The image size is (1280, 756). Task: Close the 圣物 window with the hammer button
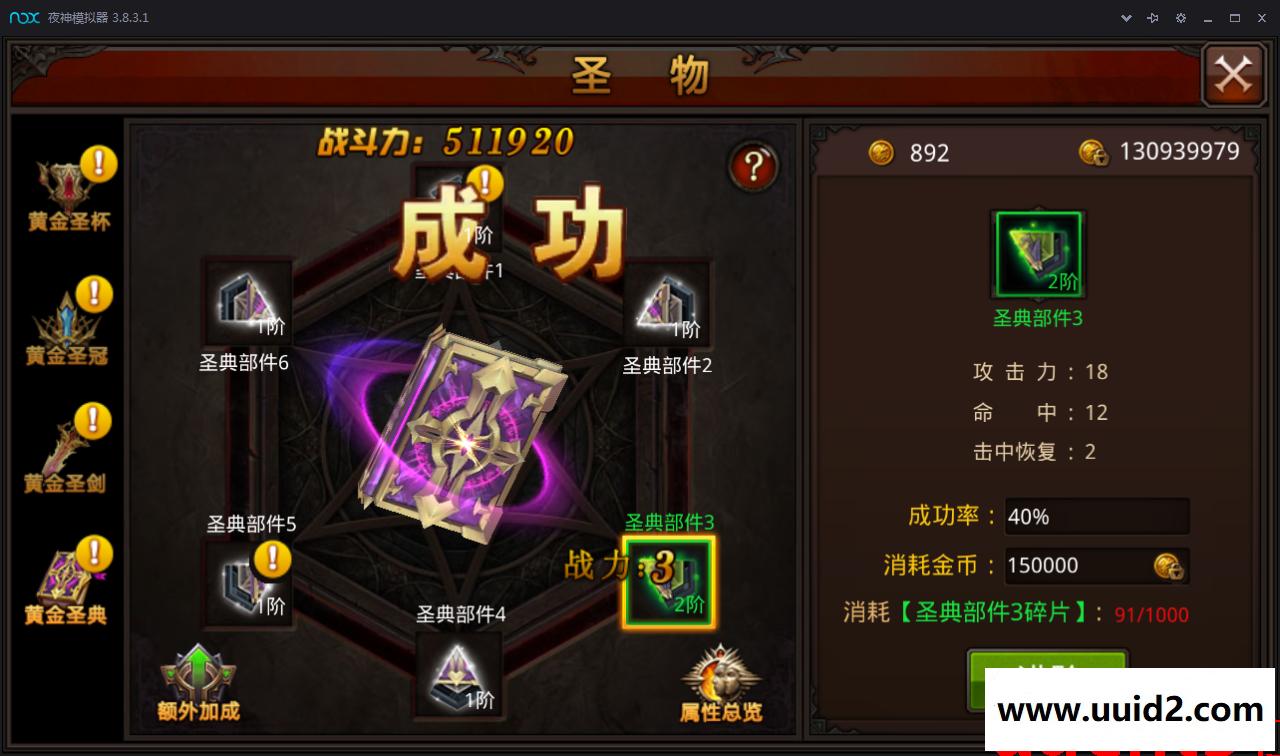pos(1233,73)
